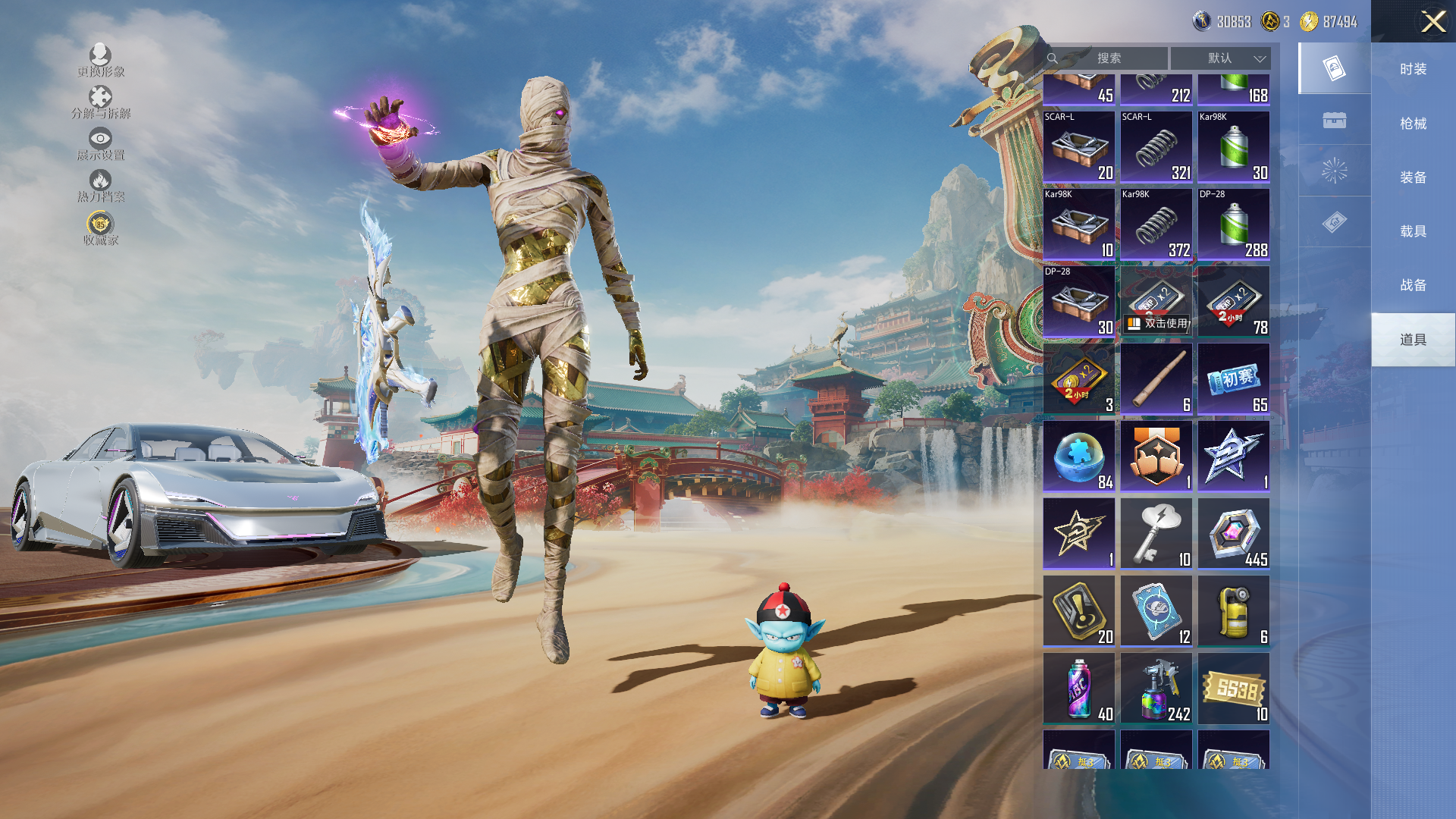Viewport: 1456px width, 819px height.
Task: Click the 搜索 search field
Action: click(1108, 58)
